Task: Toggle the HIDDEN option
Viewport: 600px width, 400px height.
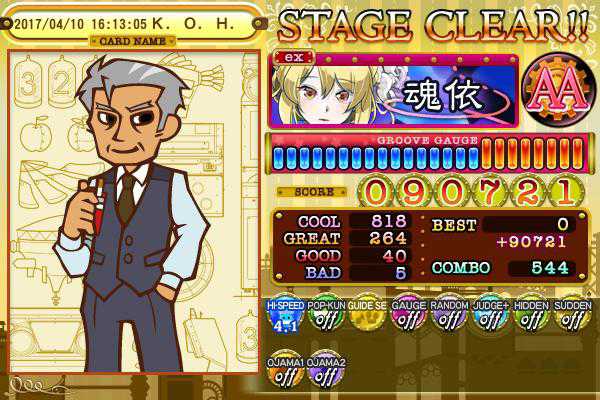Action: tap(531, 318)
